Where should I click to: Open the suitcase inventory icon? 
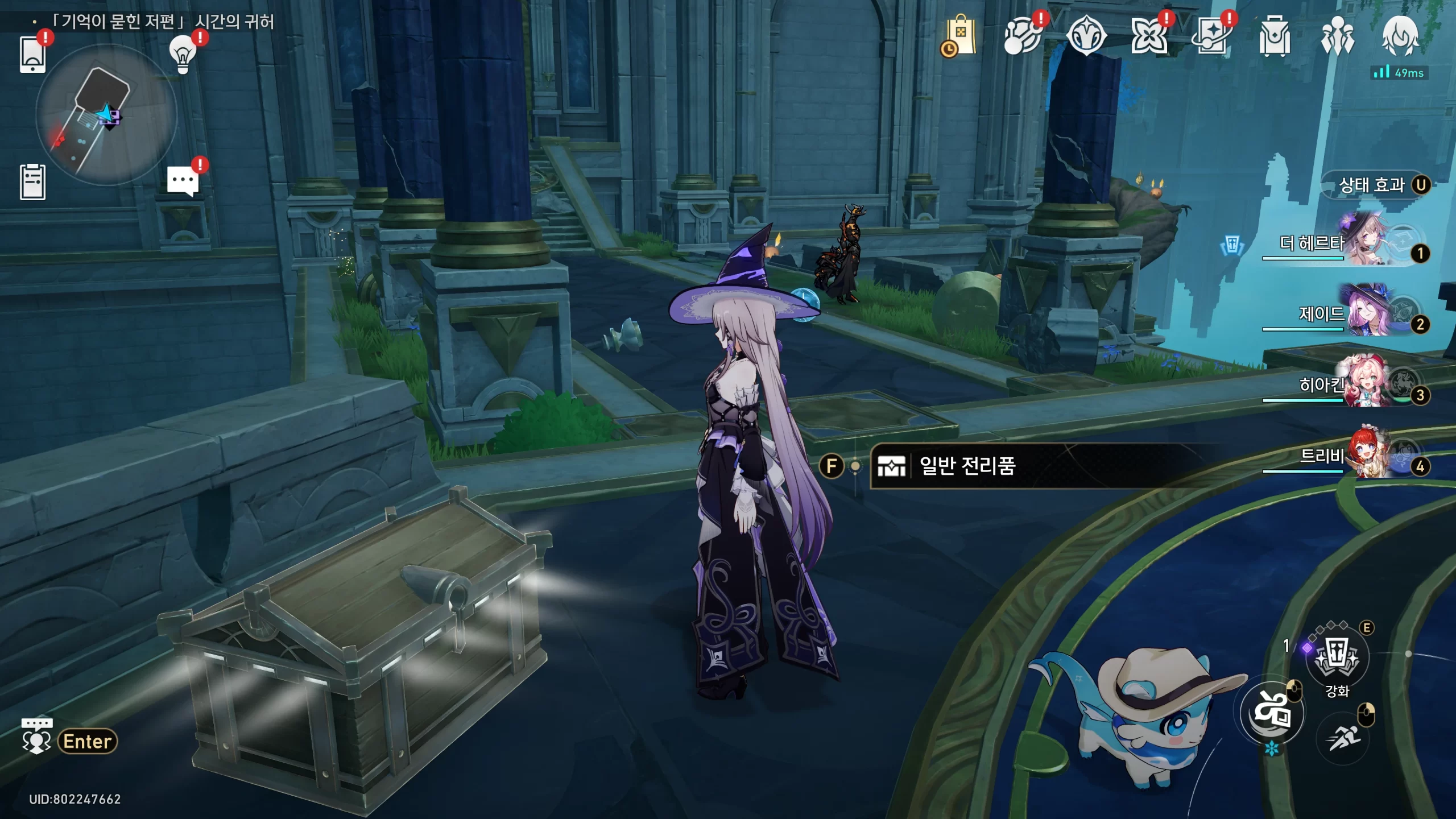tap(1275, 36)
